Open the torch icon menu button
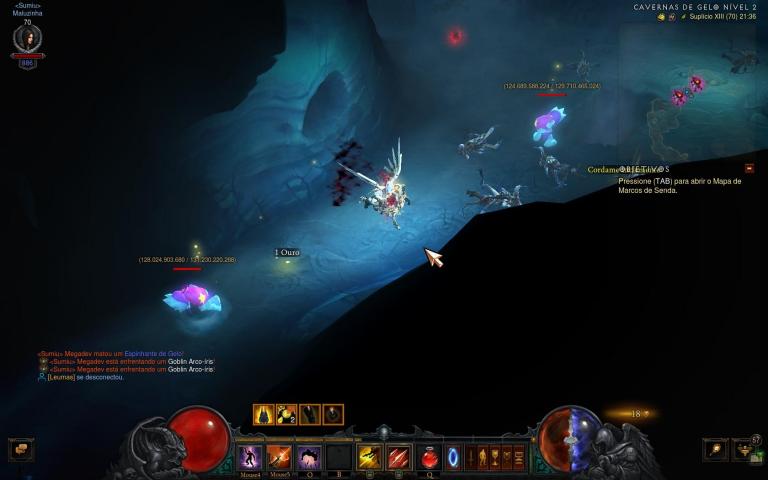Image resolution: width=768 pixels, height=480 pixels. (x=715, y=450)
